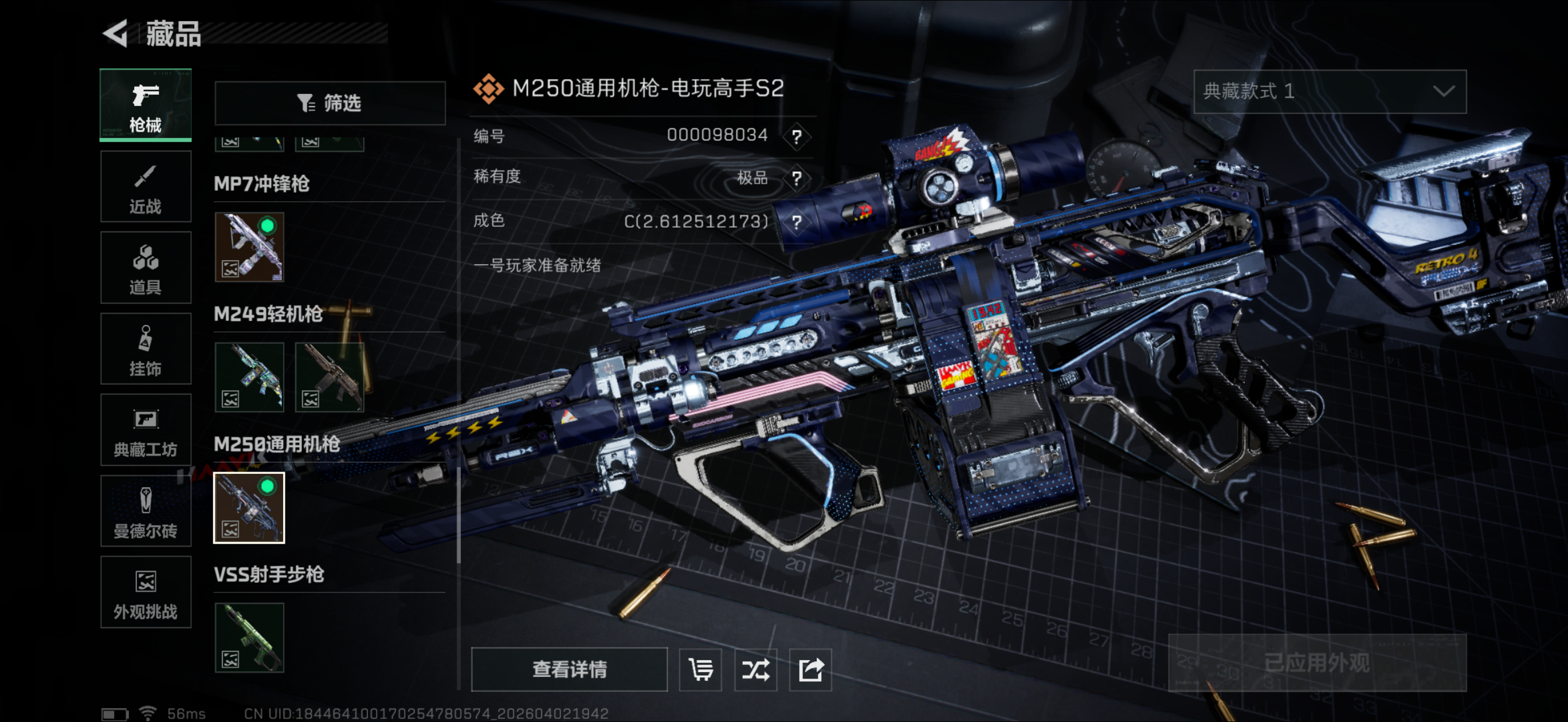Select the MP7冲锋枪 skin thumbnail
The width and height of the screenshot is (1568, 722).
(x=249, y=246)
